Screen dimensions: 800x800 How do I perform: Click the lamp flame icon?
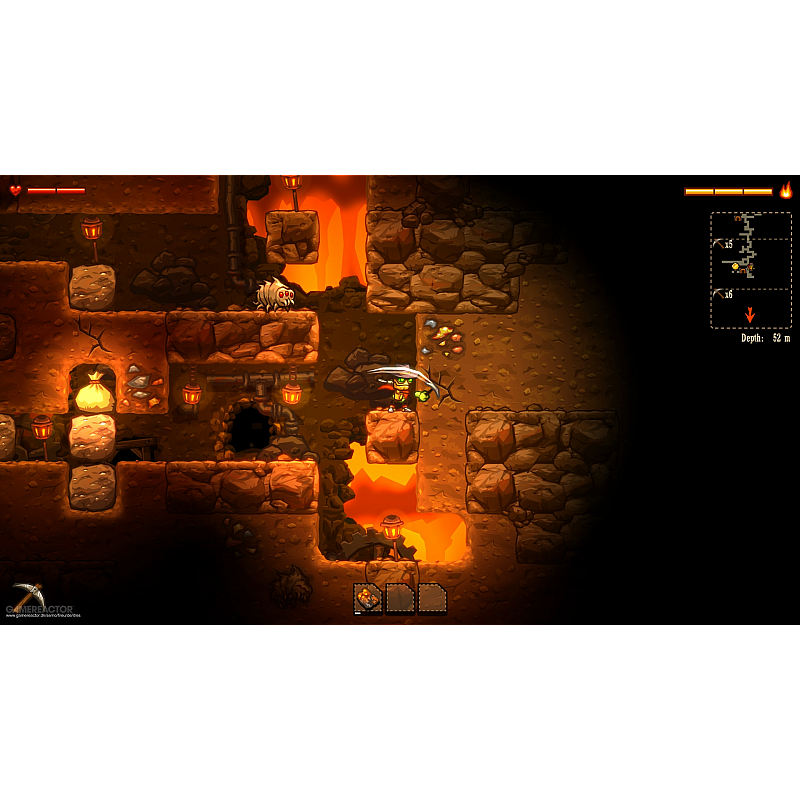(x=786, y=190)
